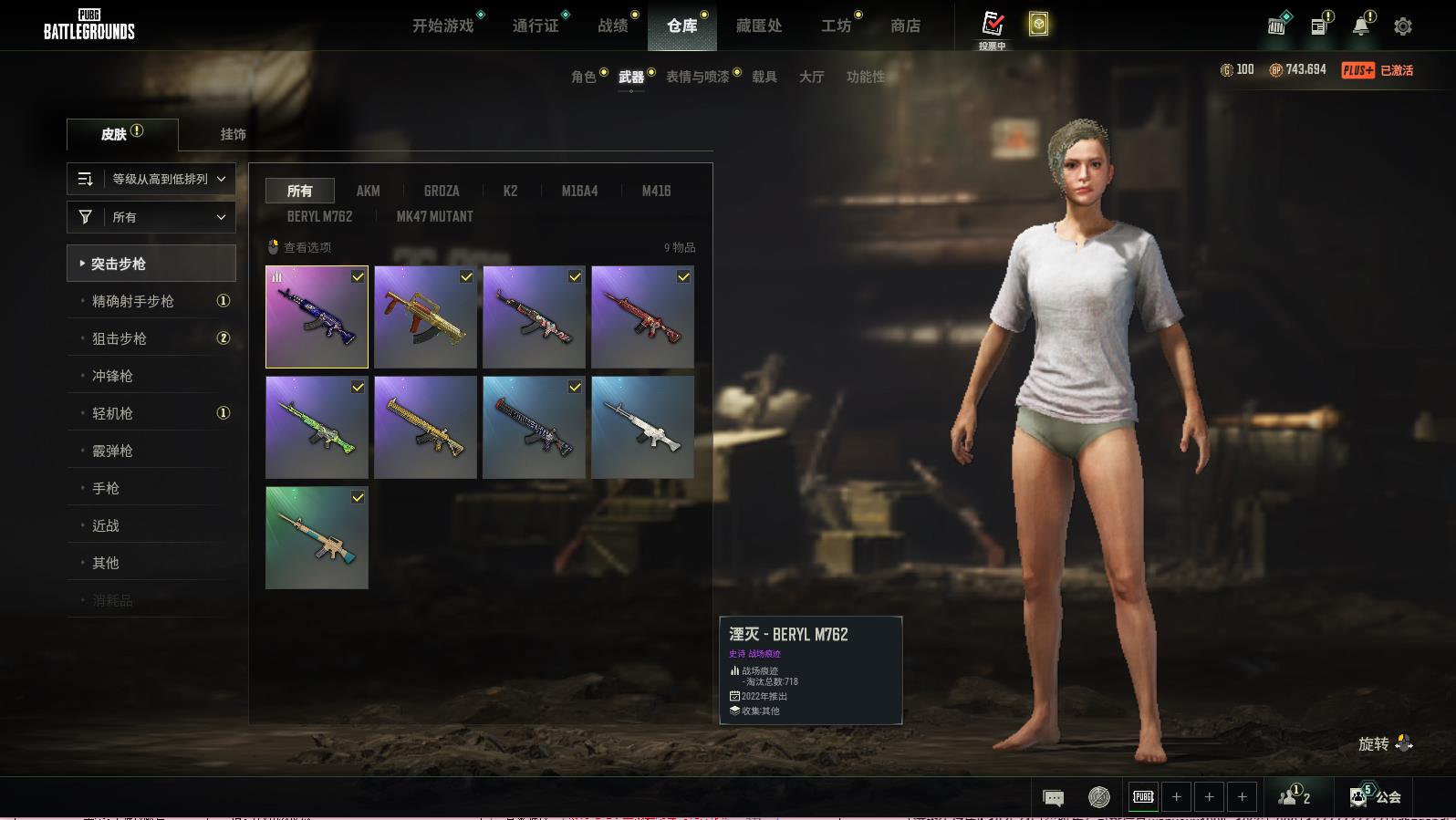Choose the 狙击步枪 weapon category
This screenshot has height=820, width=1456.
coord(120,338)
